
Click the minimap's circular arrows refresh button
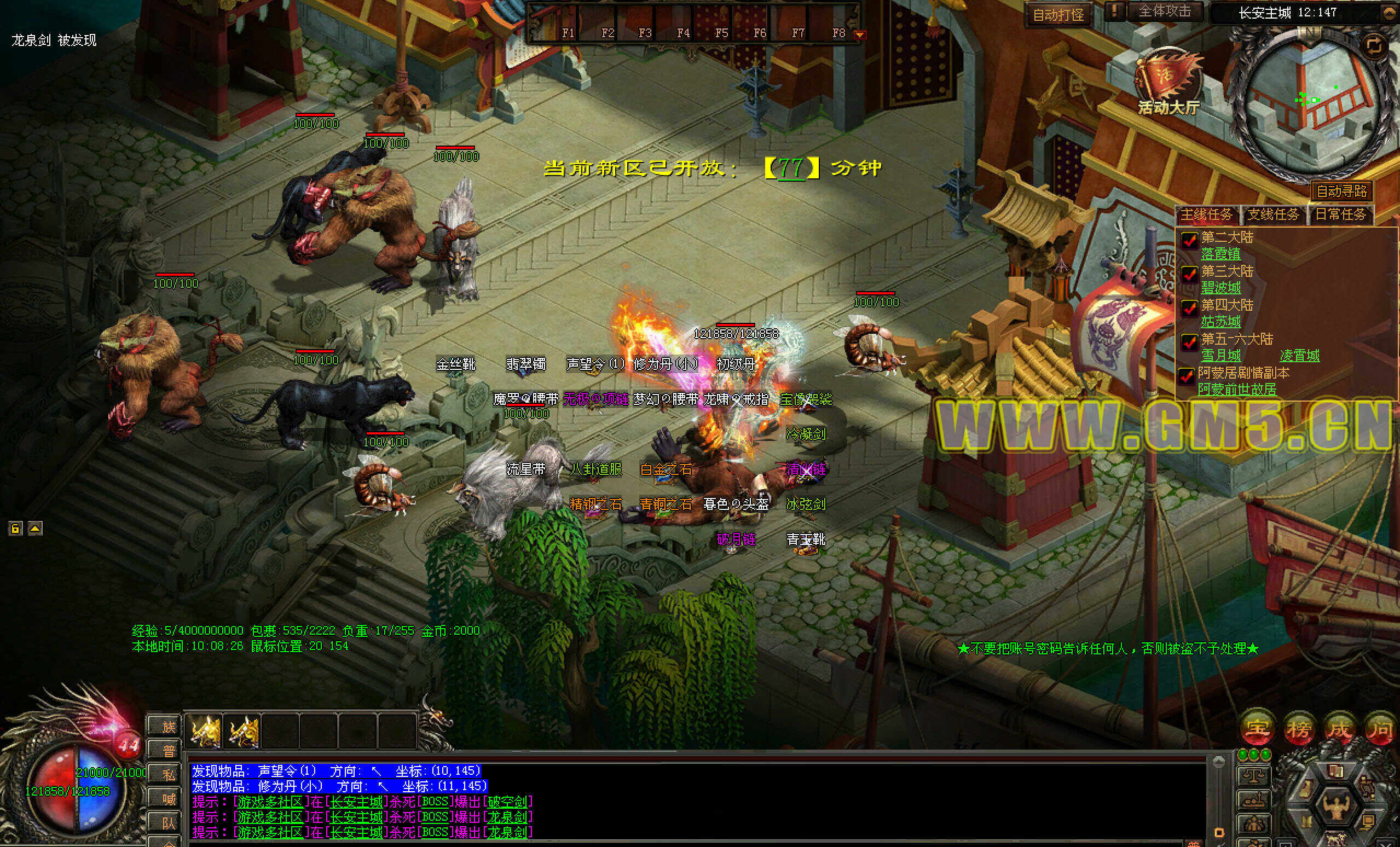pos(1374,46)
